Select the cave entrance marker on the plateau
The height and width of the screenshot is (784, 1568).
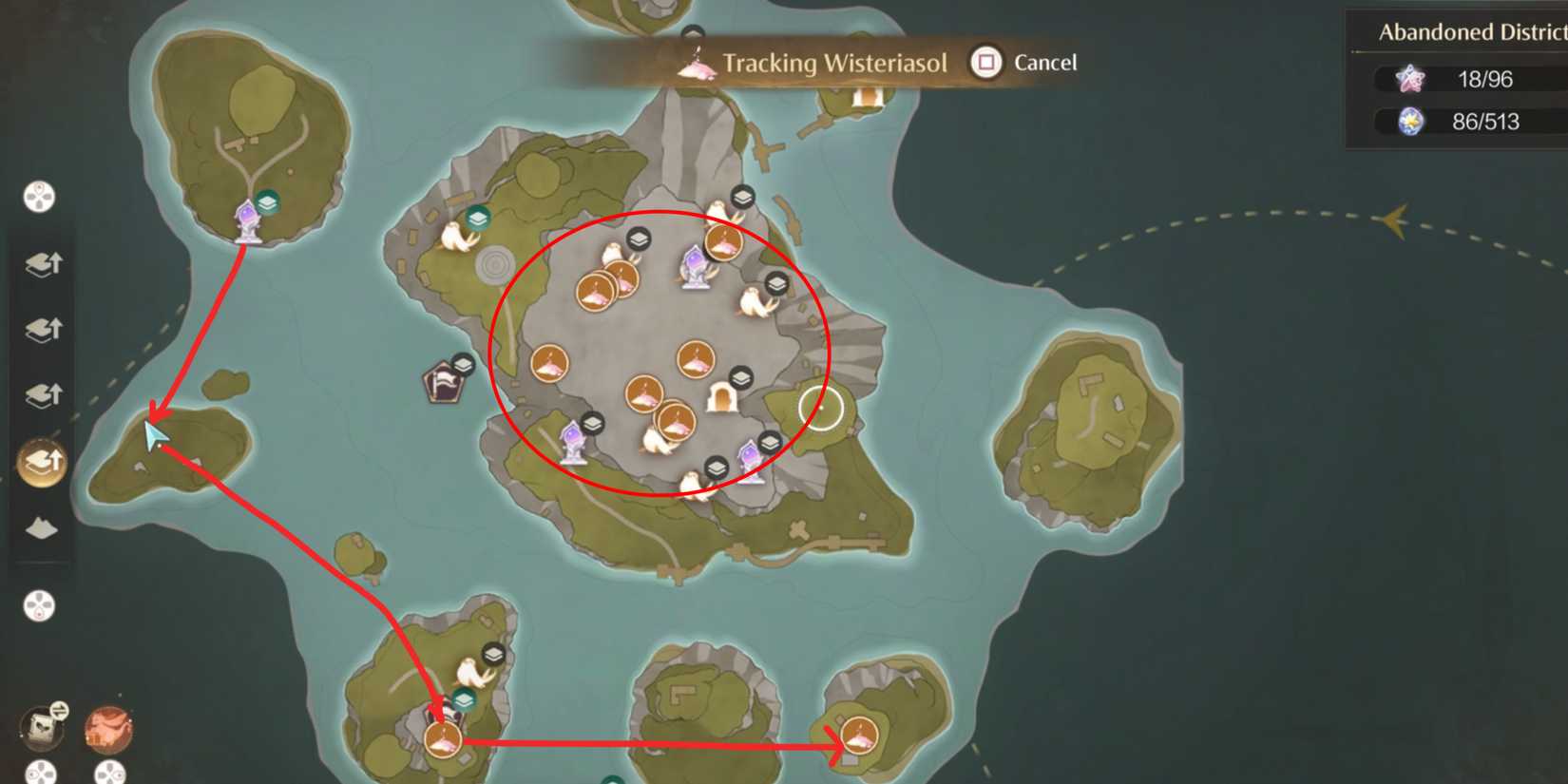click(x=722, y=397)
